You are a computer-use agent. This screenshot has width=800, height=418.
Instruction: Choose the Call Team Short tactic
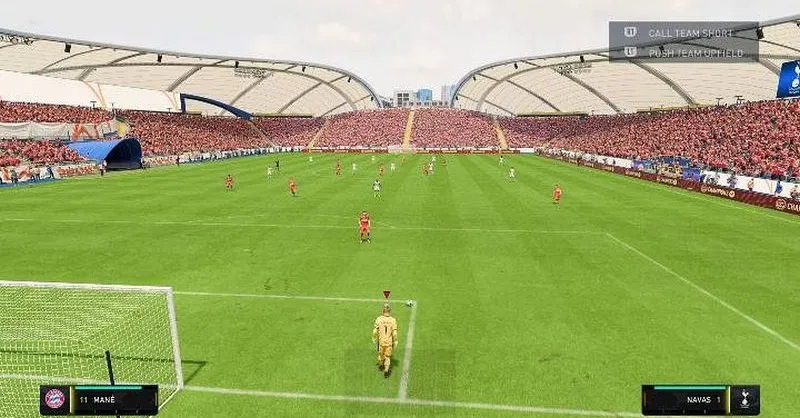[689, 33]
